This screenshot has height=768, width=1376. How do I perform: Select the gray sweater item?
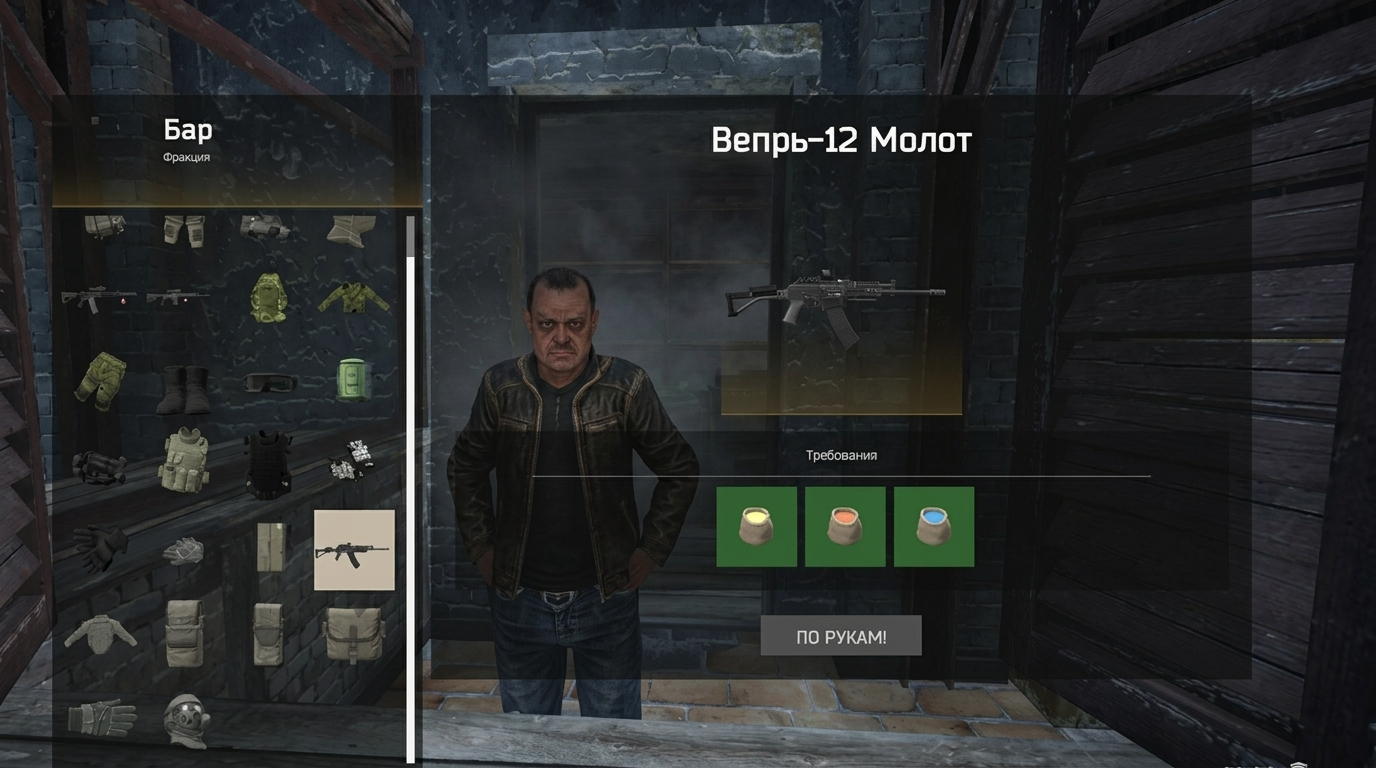100,633
